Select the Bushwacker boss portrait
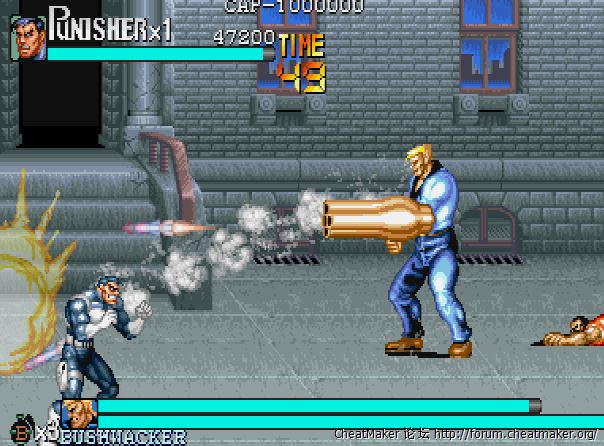 [x=79, y=412]
